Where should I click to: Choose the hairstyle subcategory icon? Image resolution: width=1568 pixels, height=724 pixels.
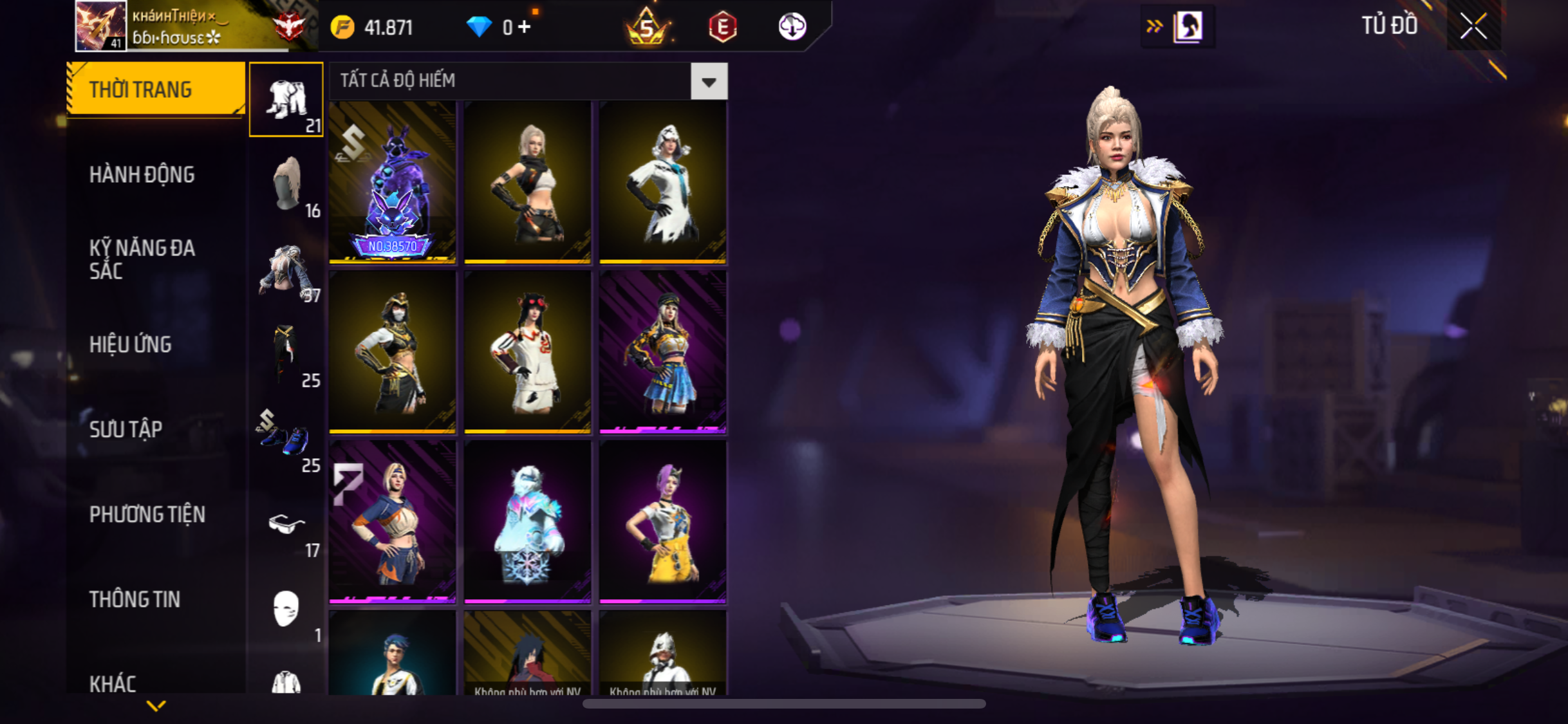click(x=286, y=184)
